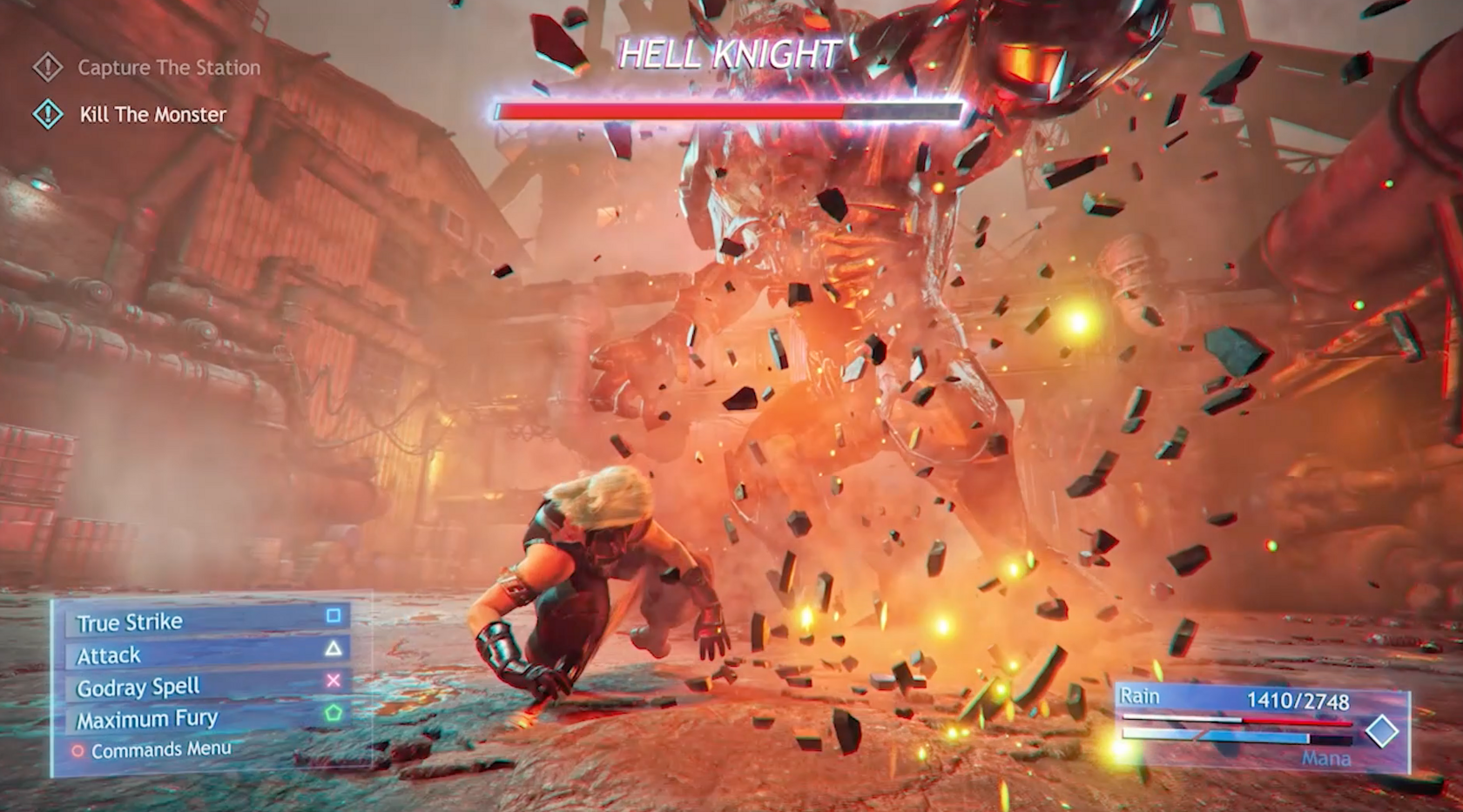
Task: Select the True Strike command
Action: (207, 621)
